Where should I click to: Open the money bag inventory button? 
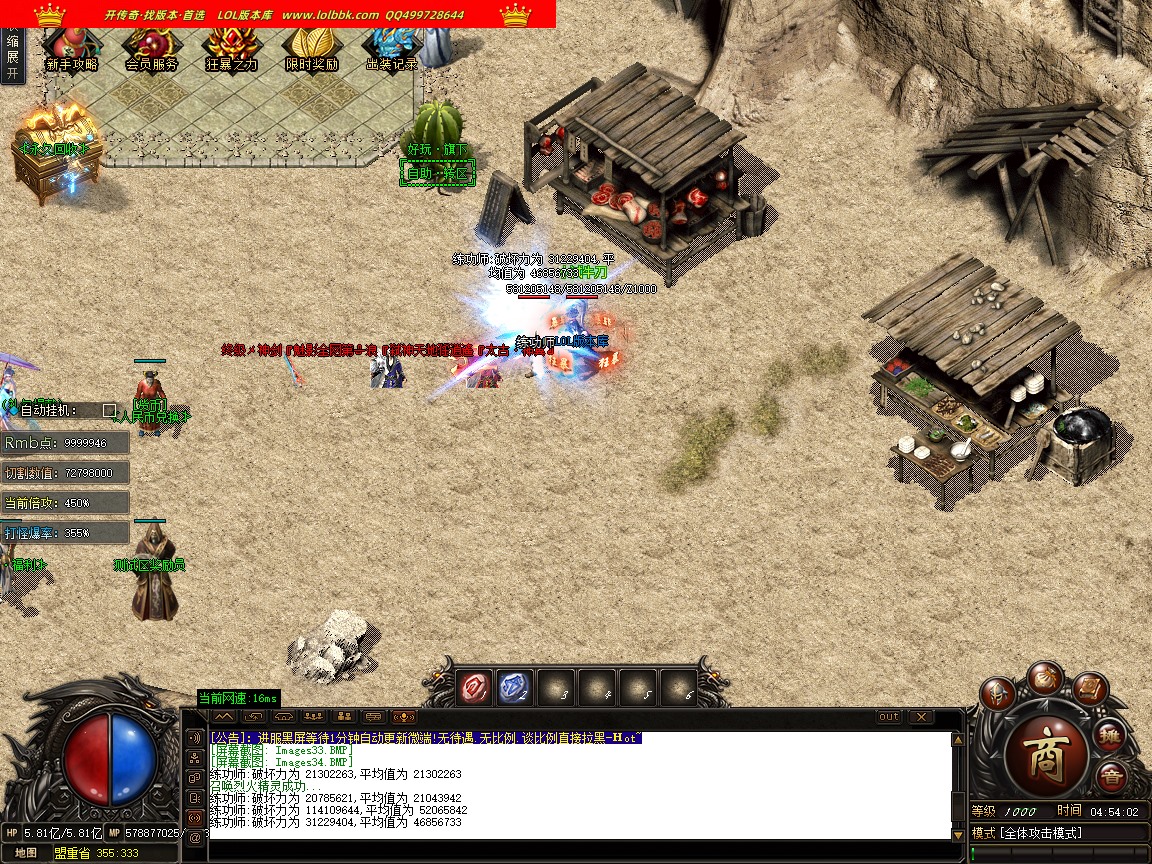[x=1043, y=676]
